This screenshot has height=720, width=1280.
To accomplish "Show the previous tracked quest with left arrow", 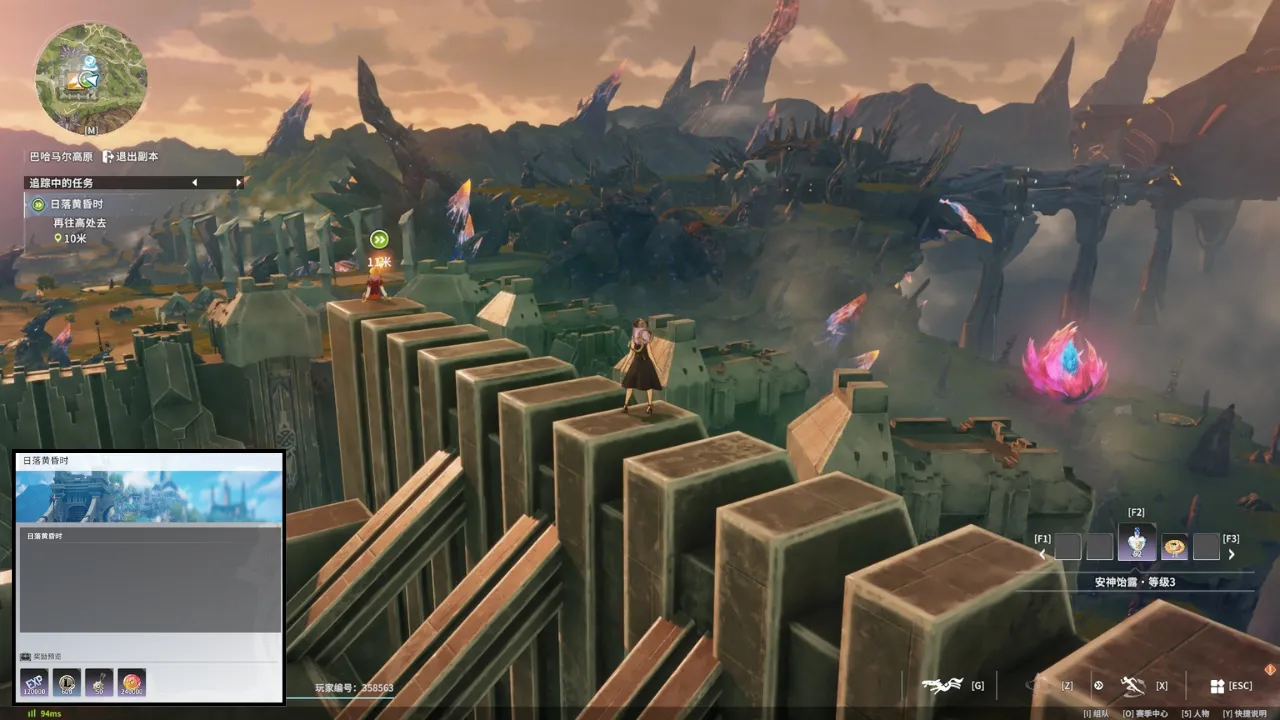I will (x=194, y=183).
